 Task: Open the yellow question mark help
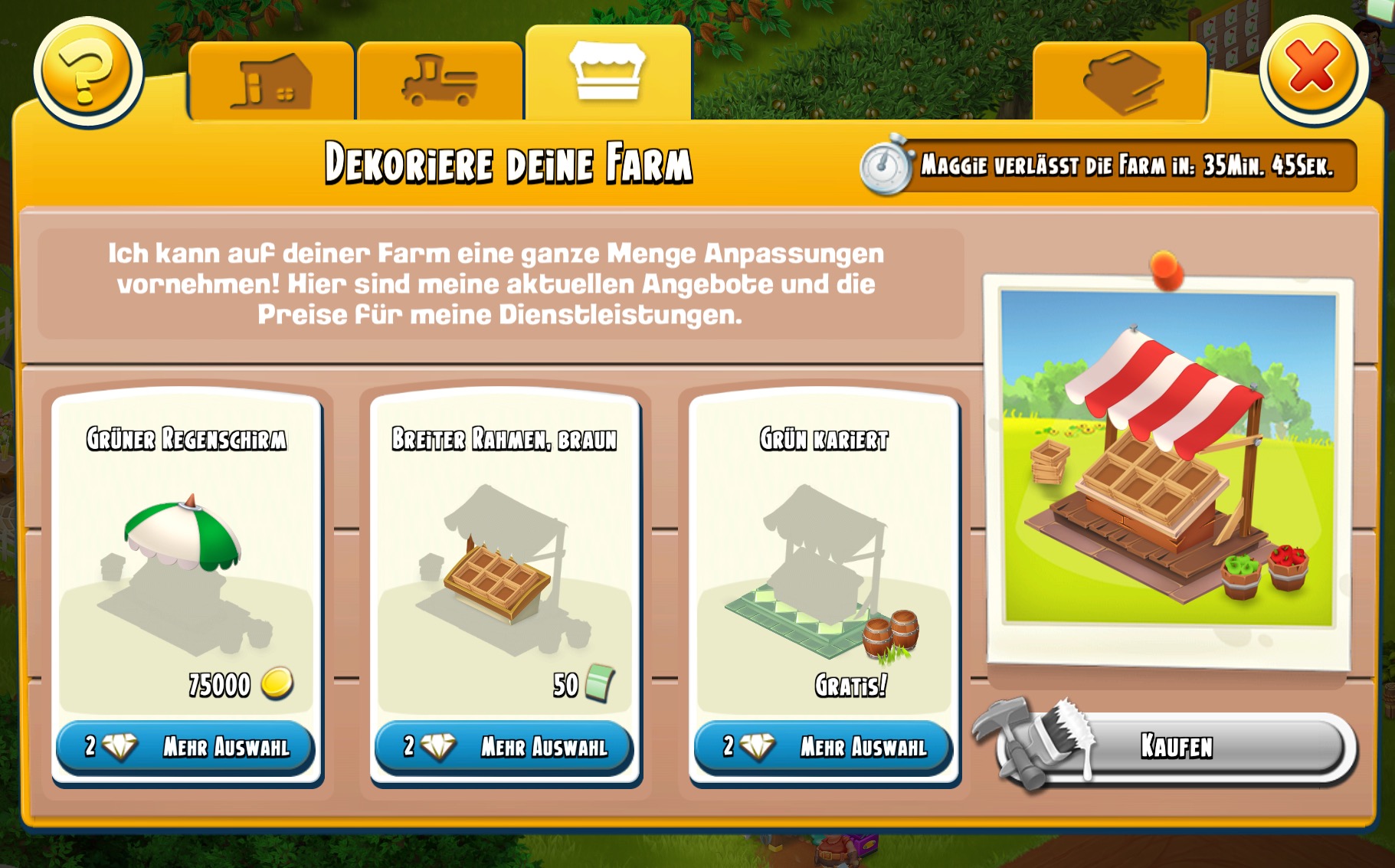87,73
